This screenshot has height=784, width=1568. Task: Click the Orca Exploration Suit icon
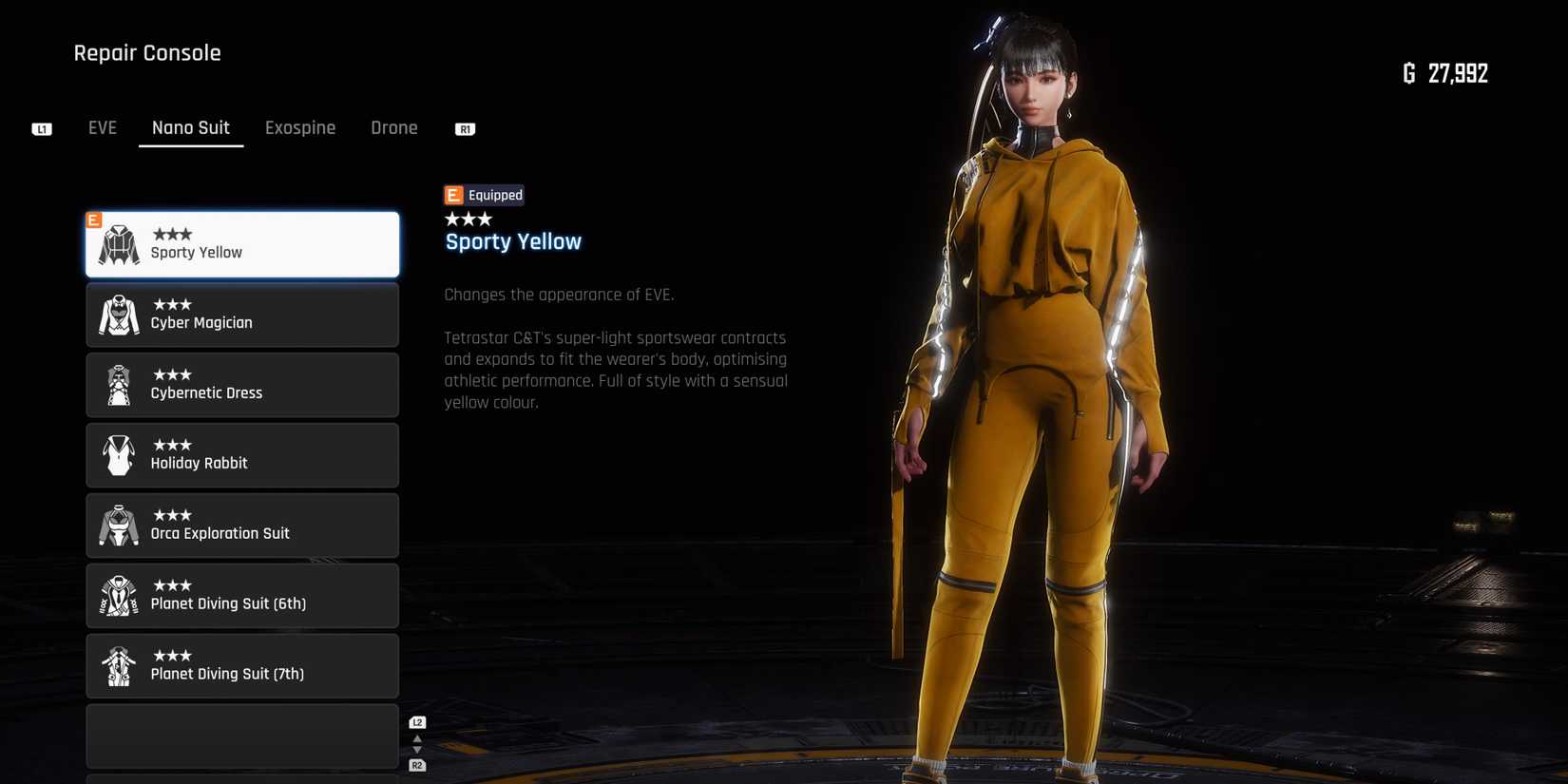tap(117, 525)
